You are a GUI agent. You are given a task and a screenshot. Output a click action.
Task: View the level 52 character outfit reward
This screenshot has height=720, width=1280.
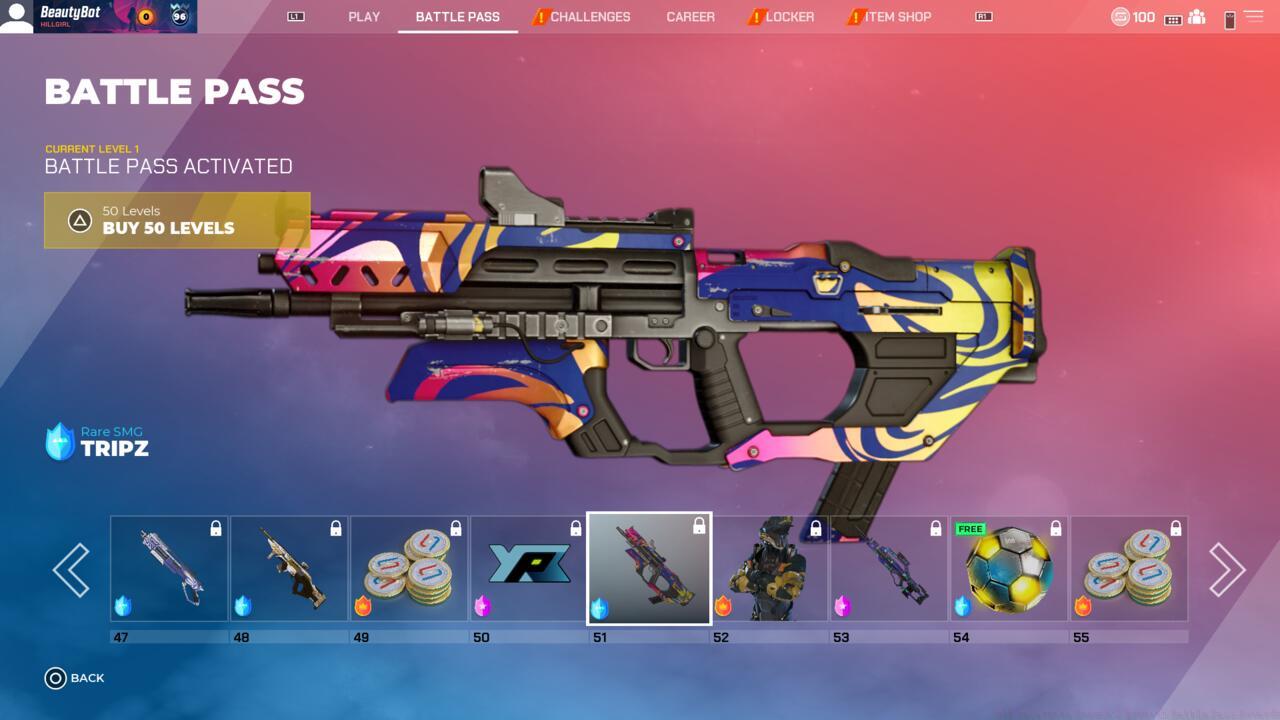(769, 569)
